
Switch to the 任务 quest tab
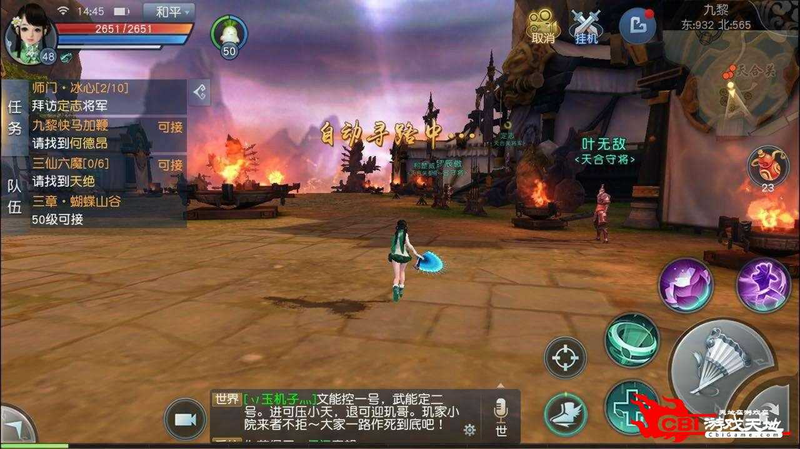point(14,117)
